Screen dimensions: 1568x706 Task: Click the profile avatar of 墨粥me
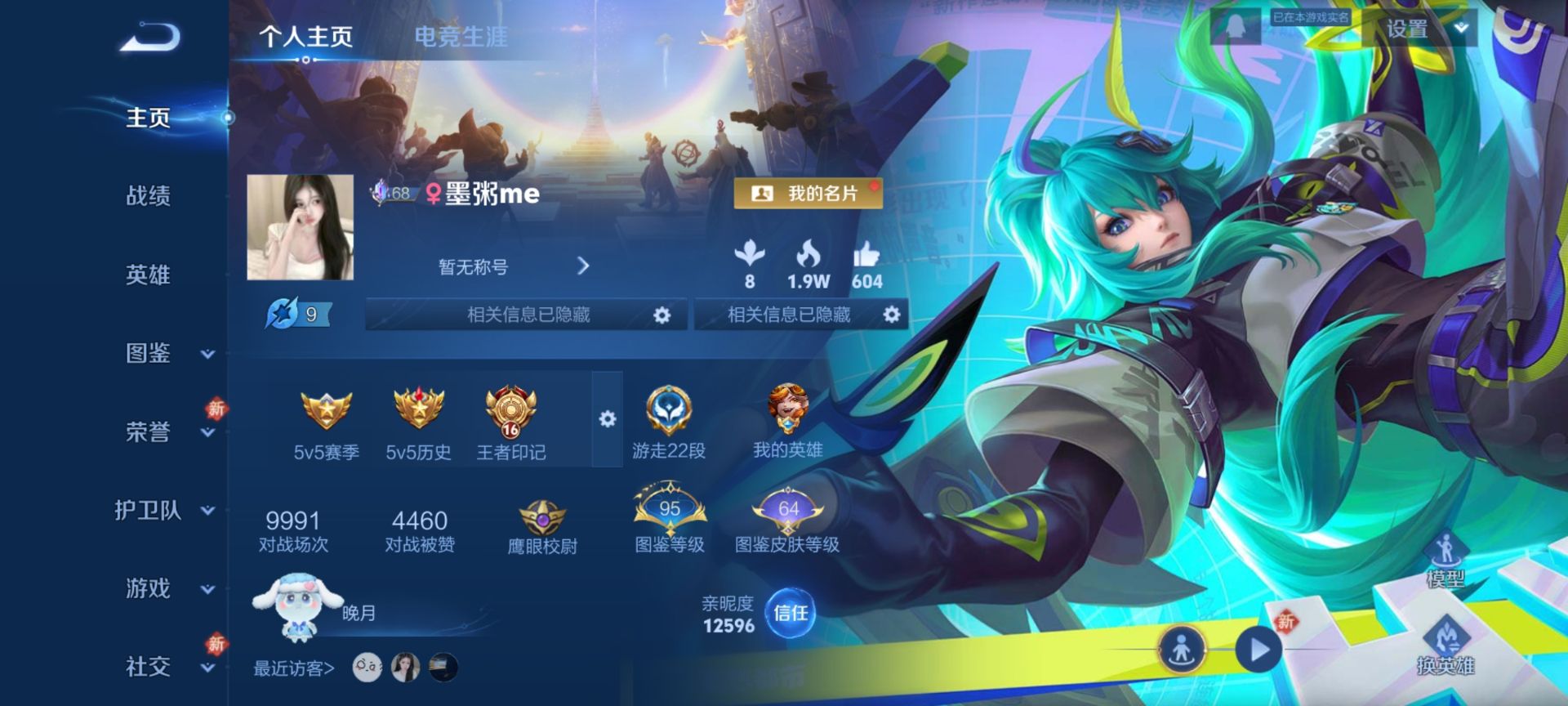pyautogui.click(x=299, y=226)
